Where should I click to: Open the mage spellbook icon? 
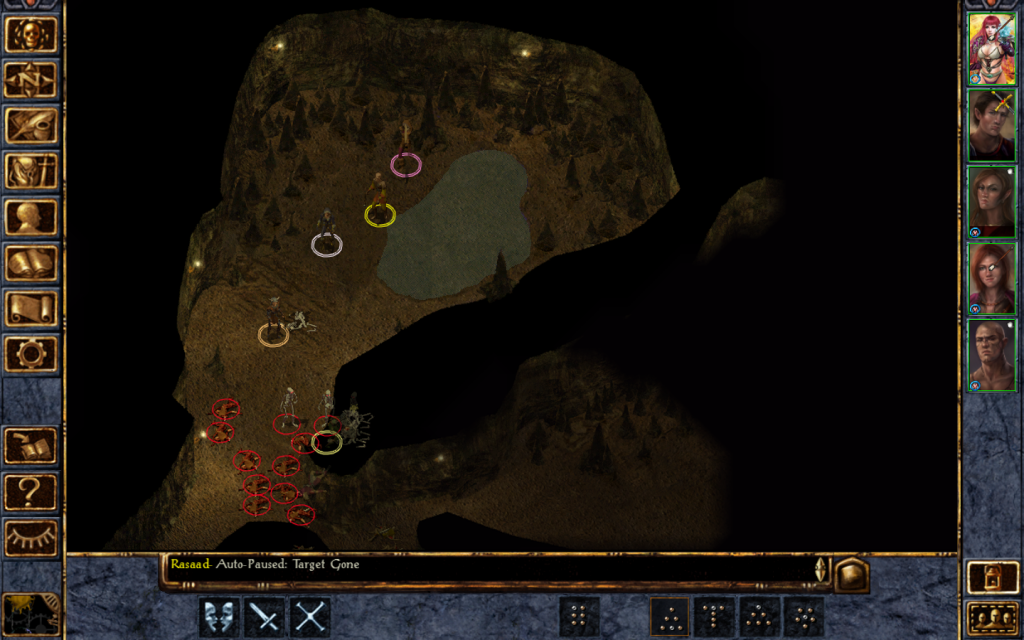click(31, 263)
